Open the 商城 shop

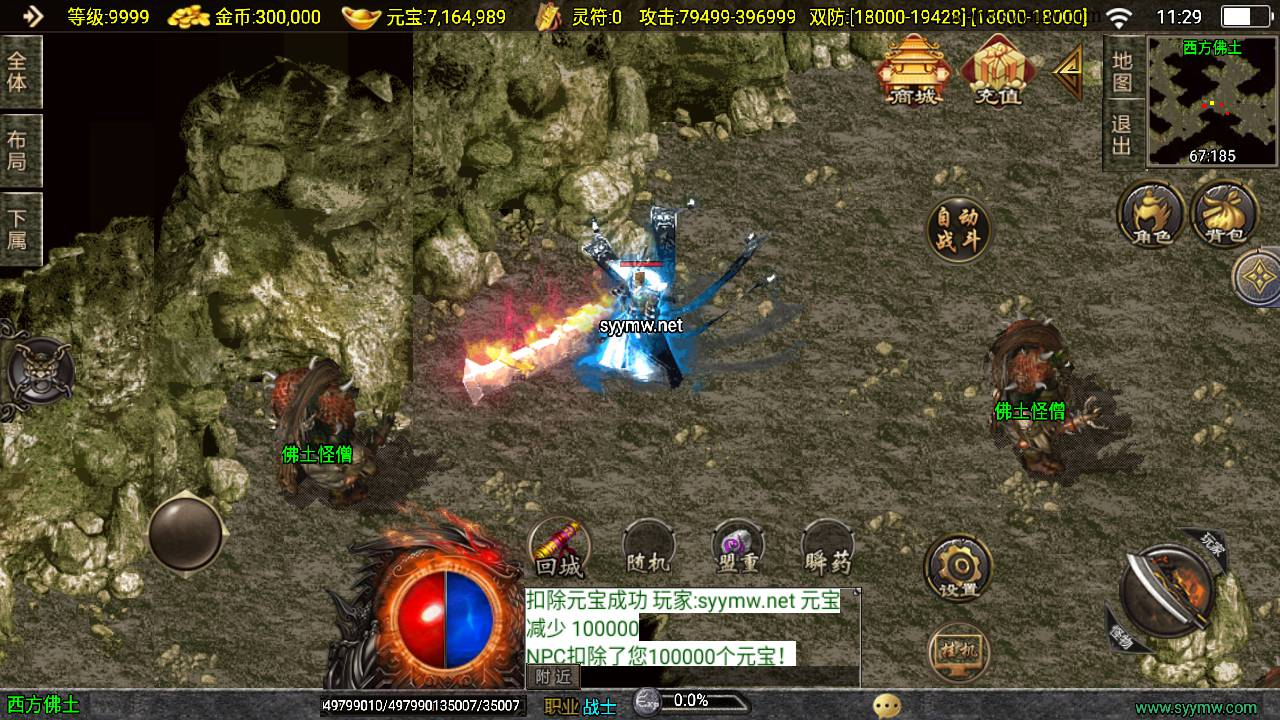(911, 70)
